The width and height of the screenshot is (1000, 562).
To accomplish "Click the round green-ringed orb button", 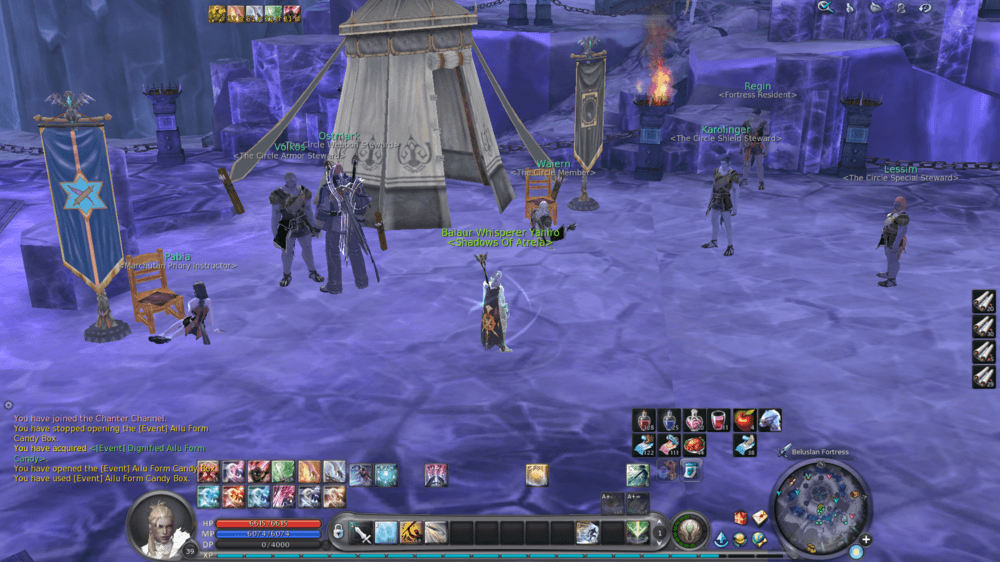I will pyautogui.click(x=689, y=530).
